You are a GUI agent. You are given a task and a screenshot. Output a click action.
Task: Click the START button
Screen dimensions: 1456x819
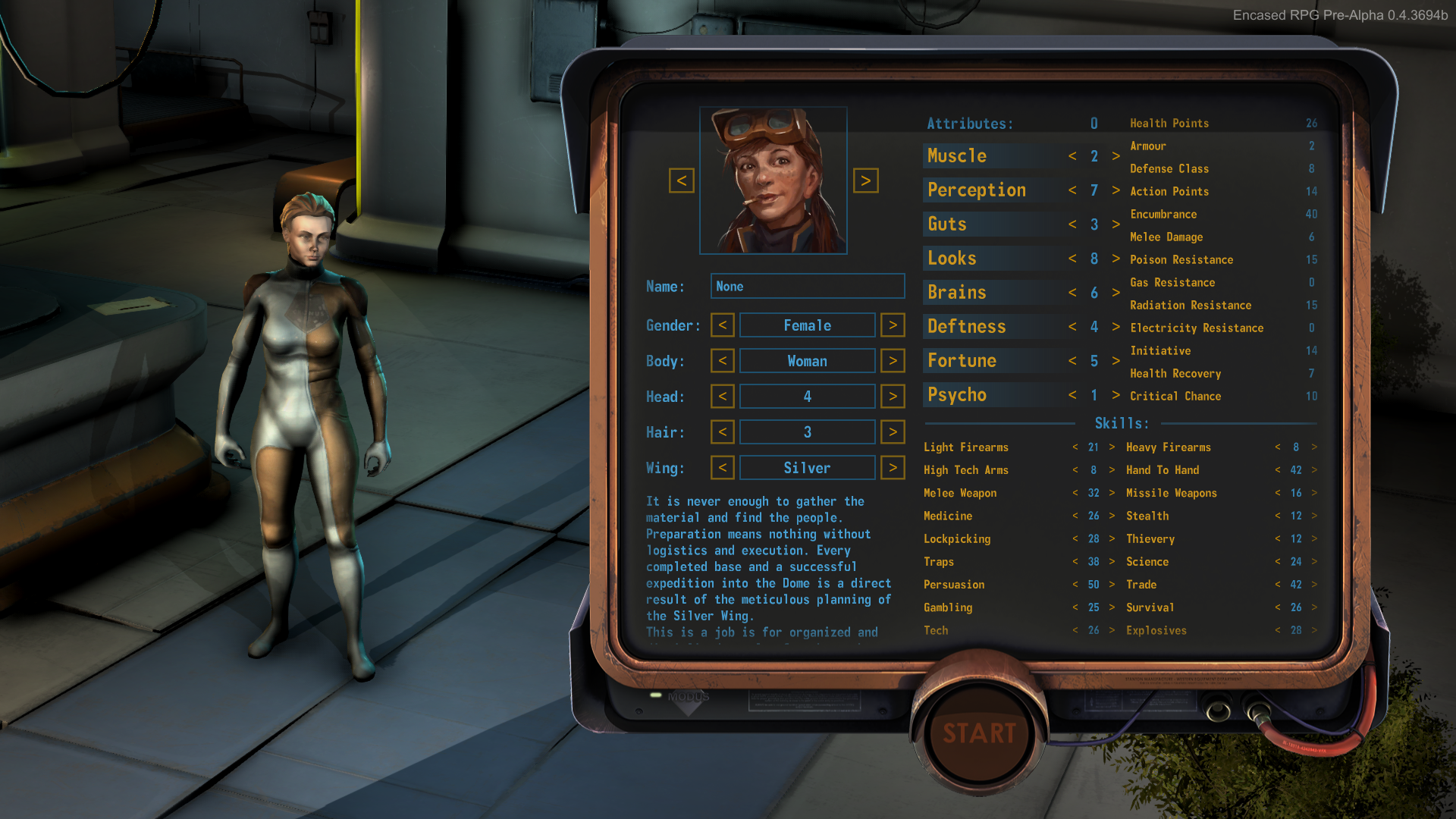979,733
